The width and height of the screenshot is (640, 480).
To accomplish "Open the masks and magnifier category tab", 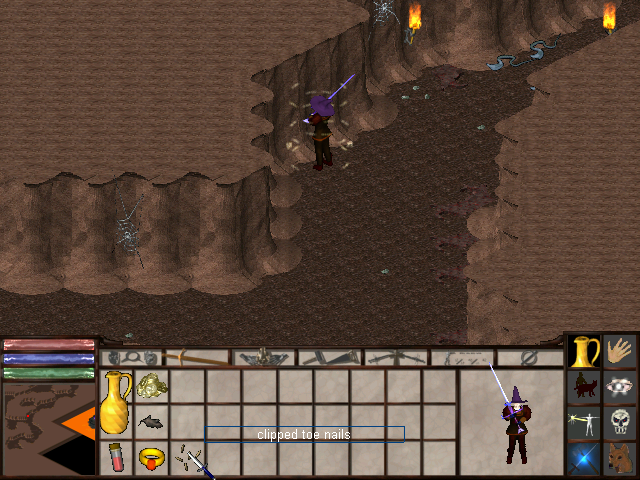I will click(133, 357).
